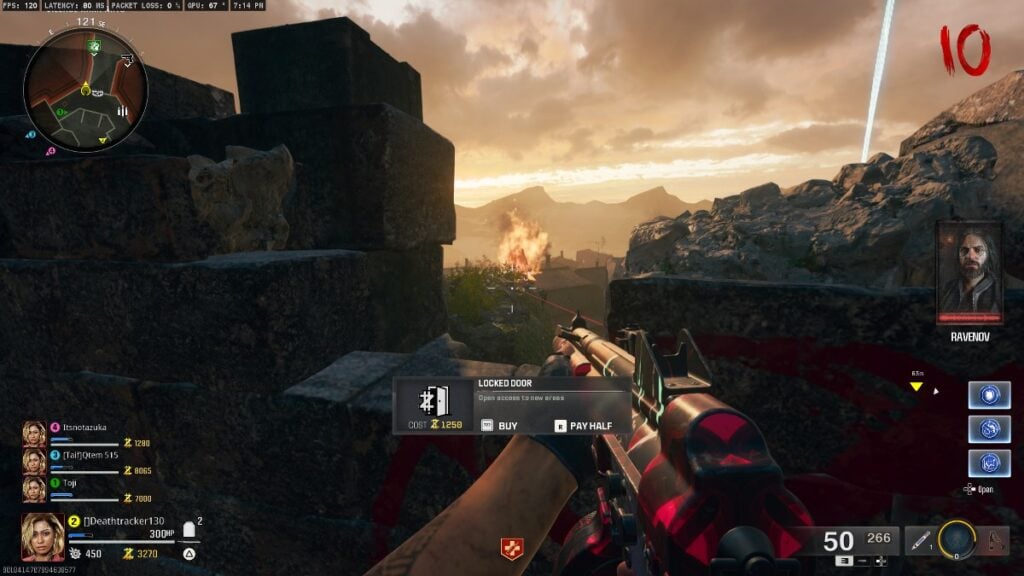Activate the circular field upgrade gauge
The image size is (1024, 576).
[x=957, y=539]
